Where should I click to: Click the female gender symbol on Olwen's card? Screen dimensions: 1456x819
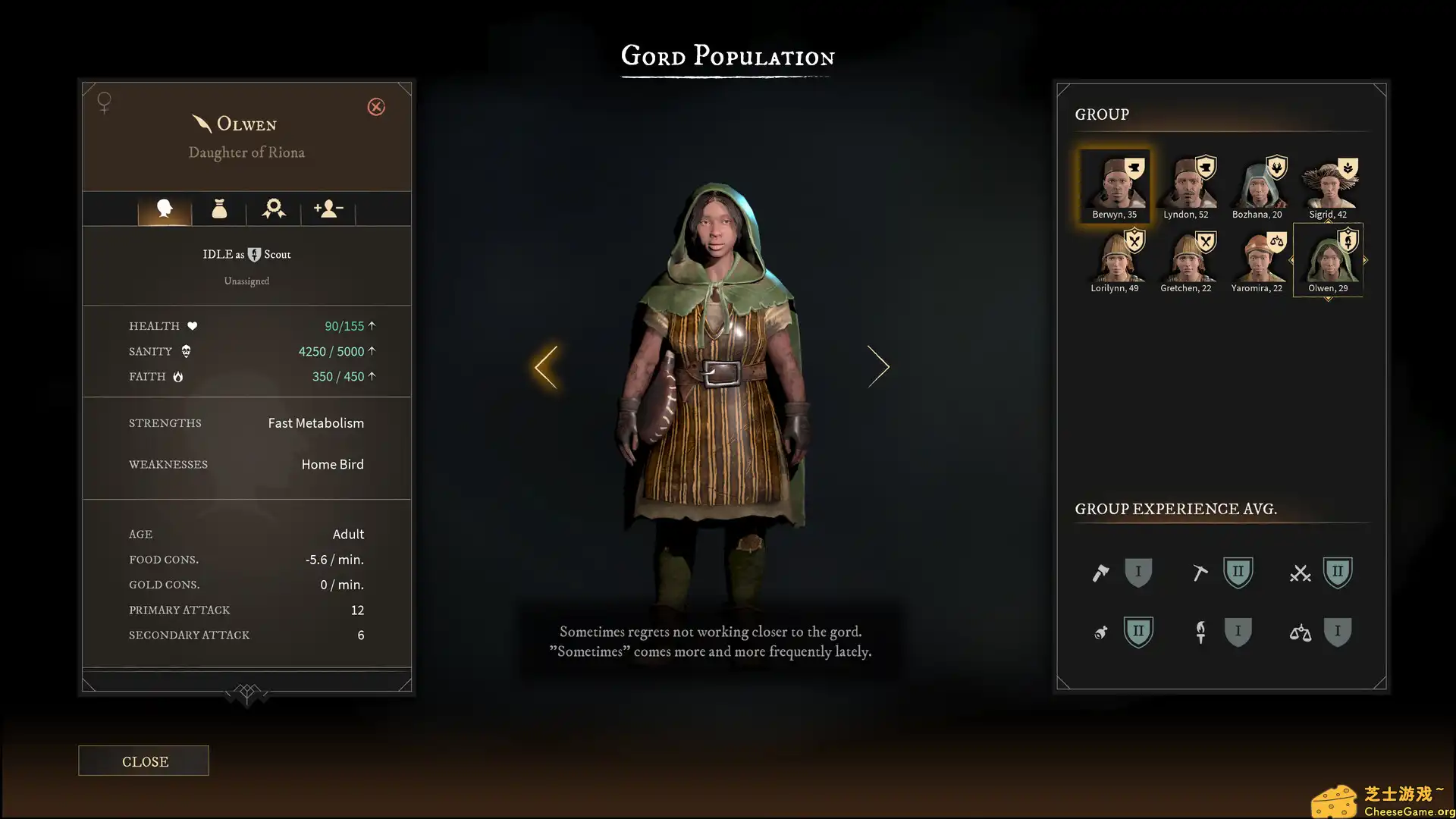(103, 102)
